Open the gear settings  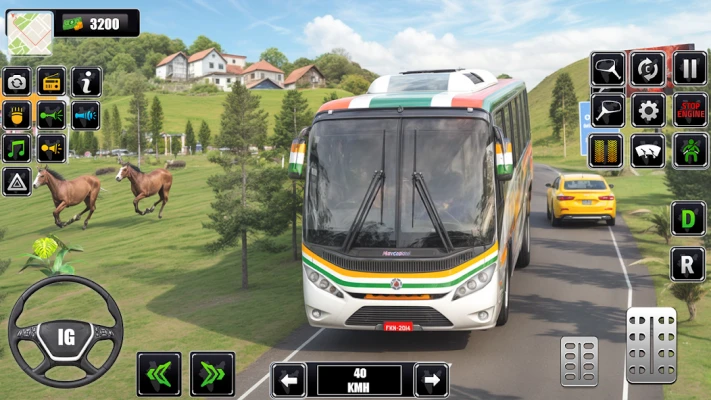(648, 109)
